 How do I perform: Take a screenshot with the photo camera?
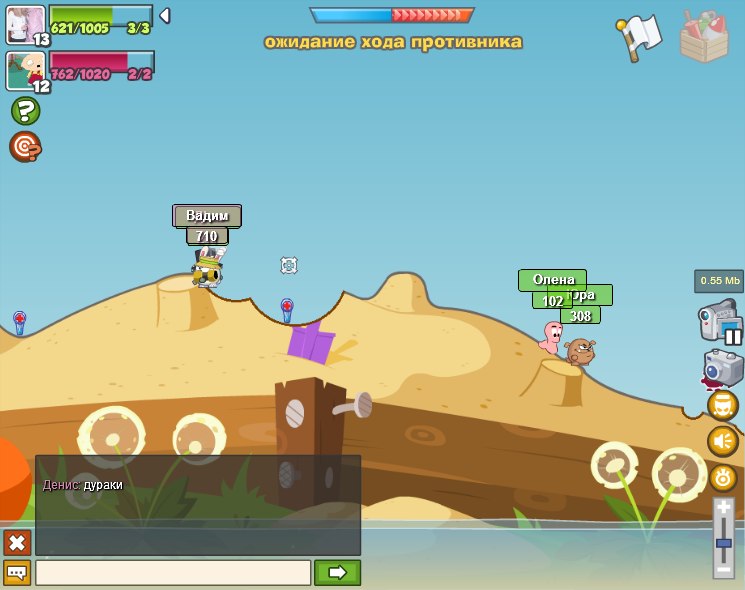722,367
